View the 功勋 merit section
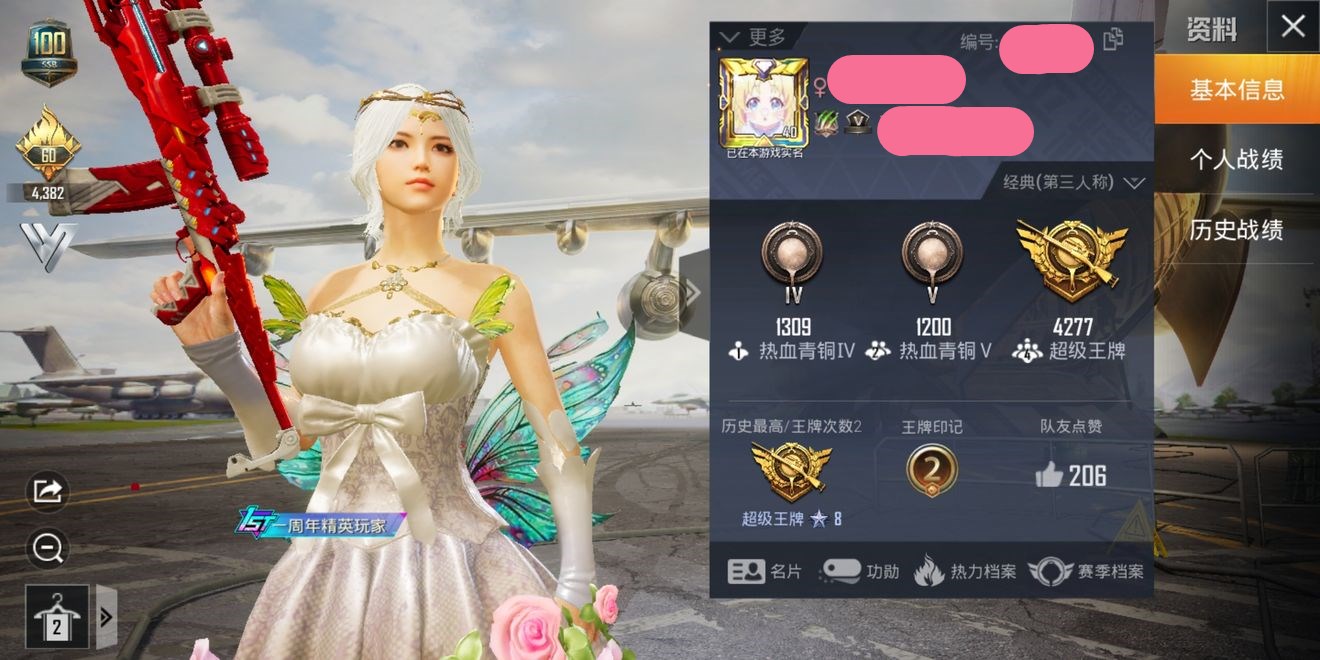Screen dimensions: 1320x660 point(859,572)
